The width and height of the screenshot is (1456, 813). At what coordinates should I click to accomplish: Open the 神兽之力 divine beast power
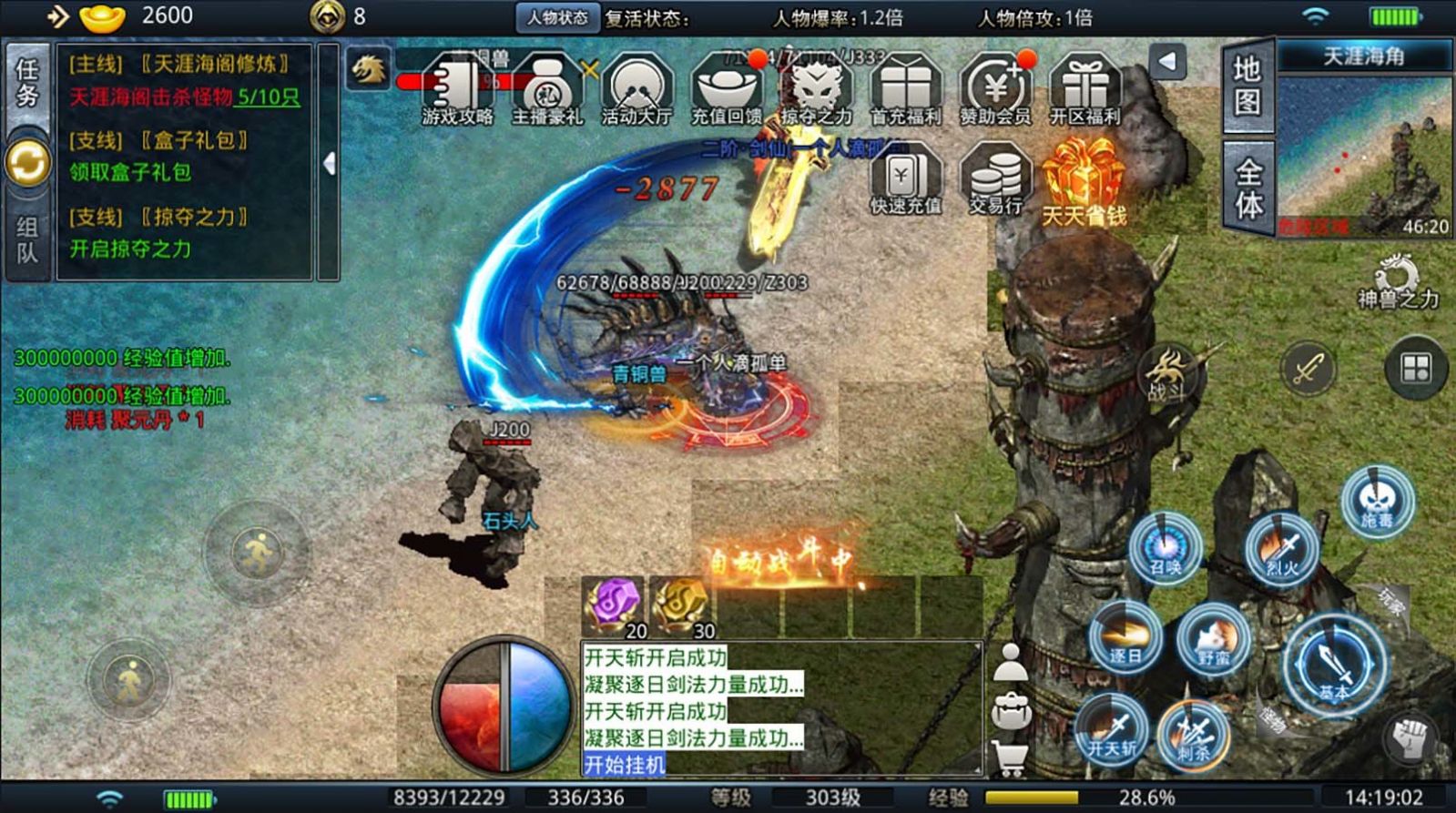[1398, 282]
